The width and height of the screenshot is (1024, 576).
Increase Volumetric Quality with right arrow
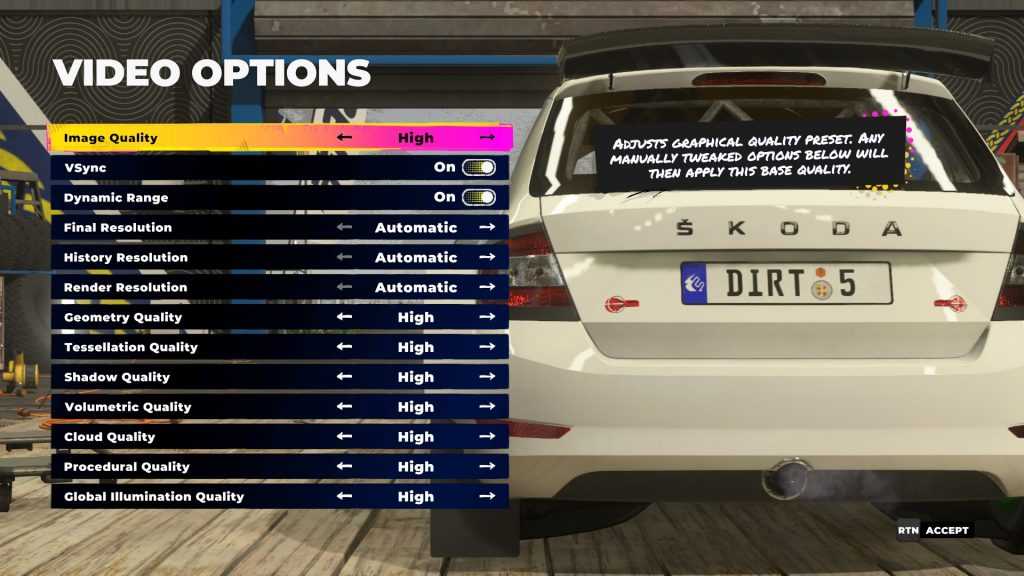point(487,407)
